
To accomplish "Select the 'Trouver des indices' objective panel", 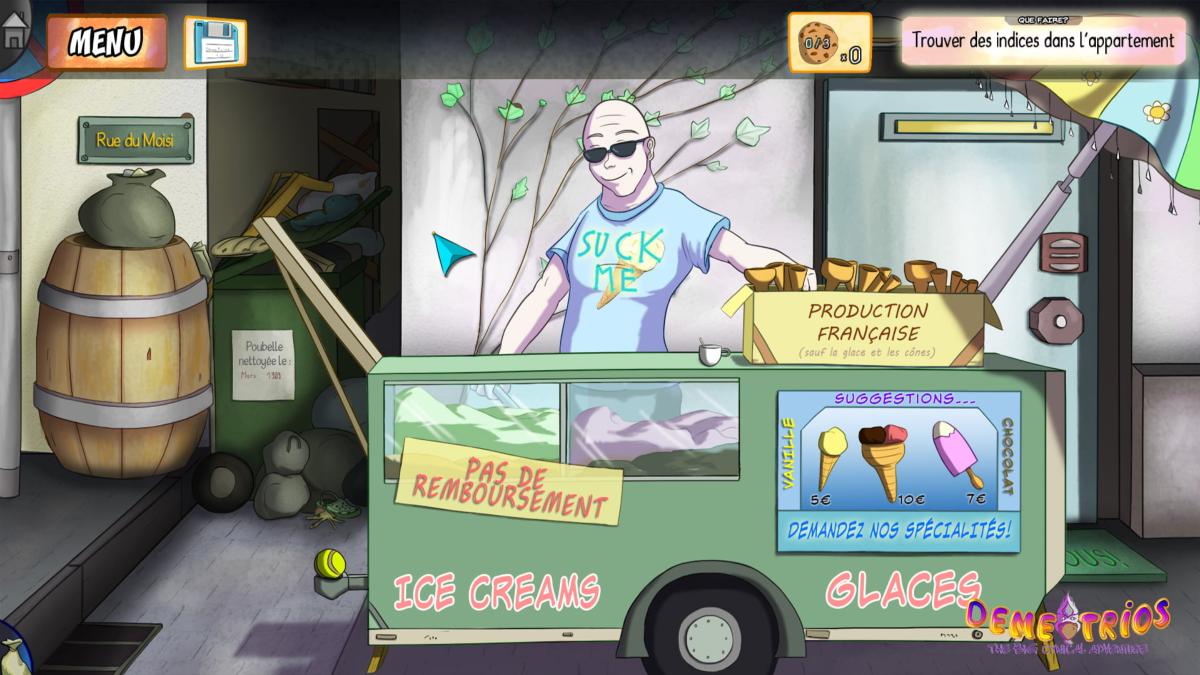I will (x=1043, y=41).
